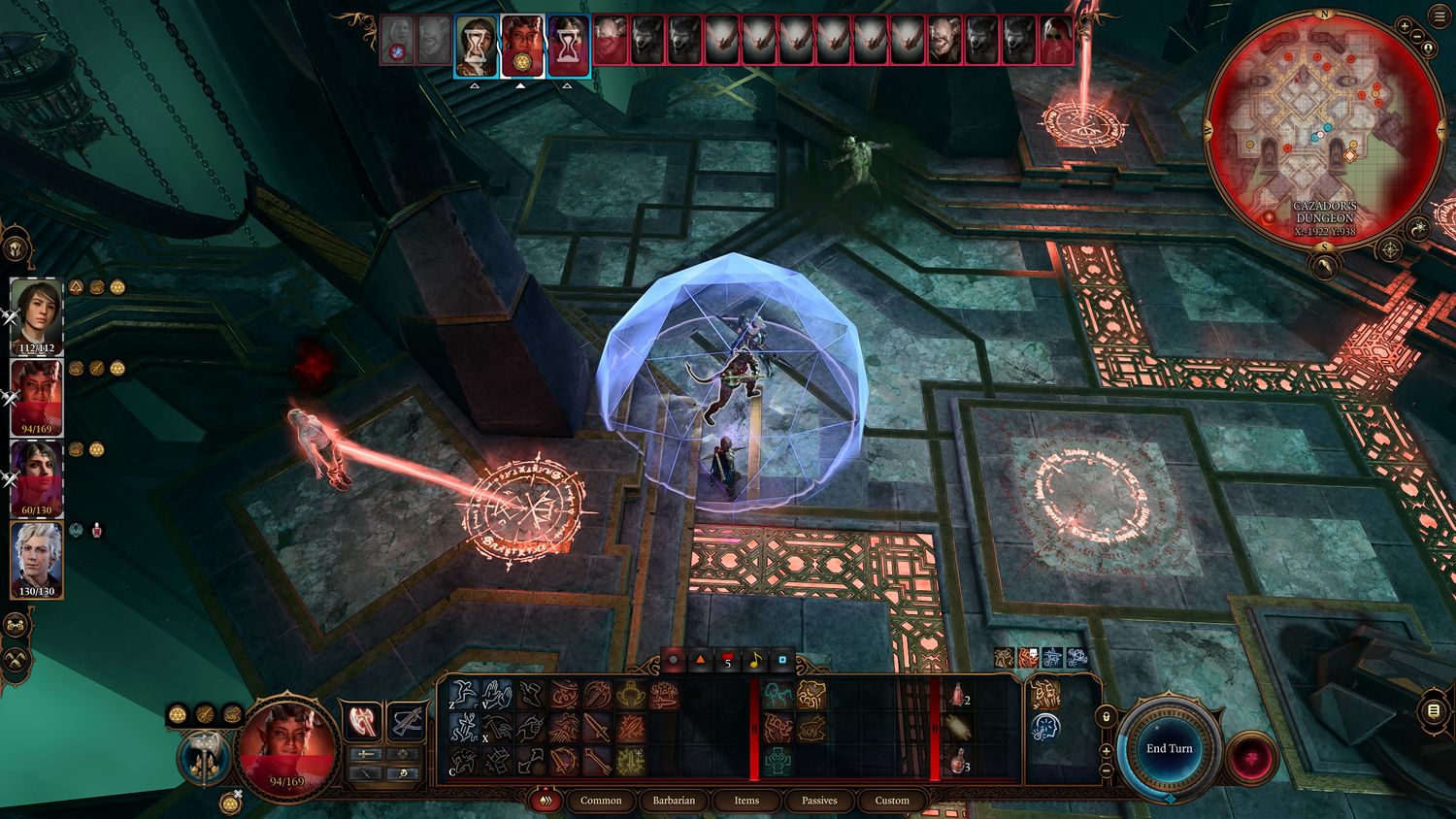The width and height of the screenshot is (1456, 819).
Task: Select the Passives tab
Action: [819, 801]
